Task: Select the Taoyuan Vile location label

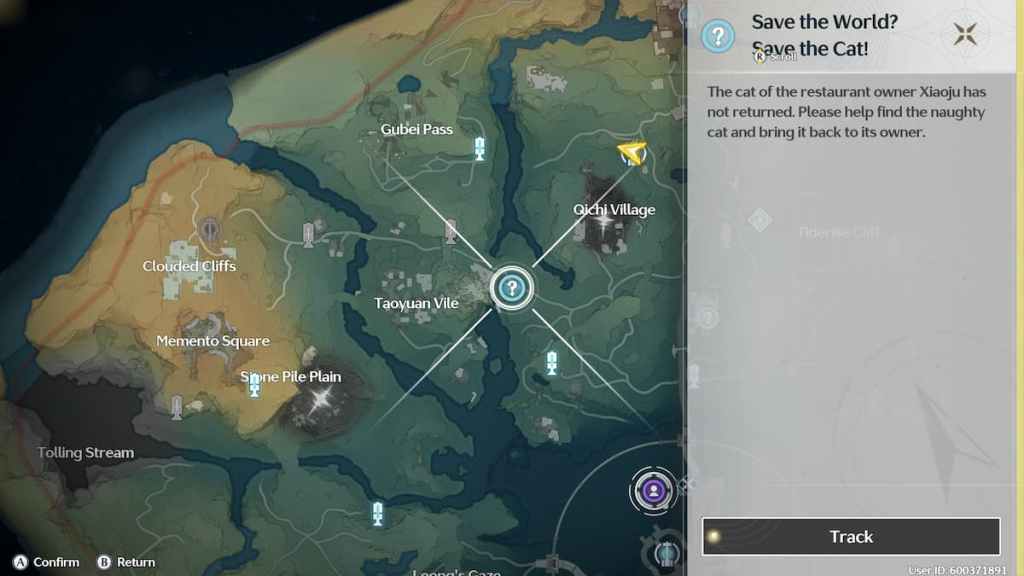Action: [x=416, y=303]
